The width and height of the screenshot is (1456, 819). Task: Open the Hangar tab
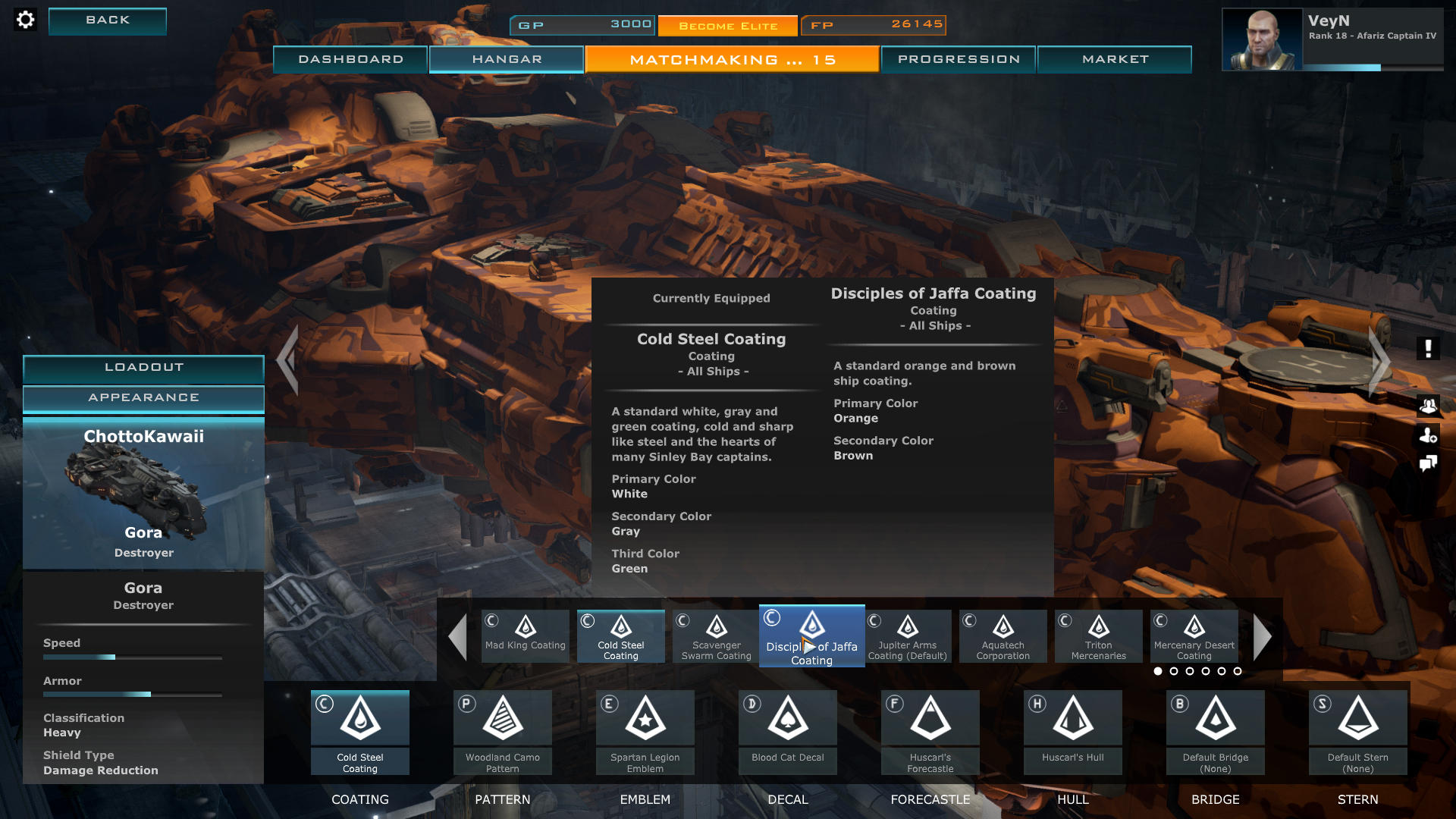coord(507,59)
